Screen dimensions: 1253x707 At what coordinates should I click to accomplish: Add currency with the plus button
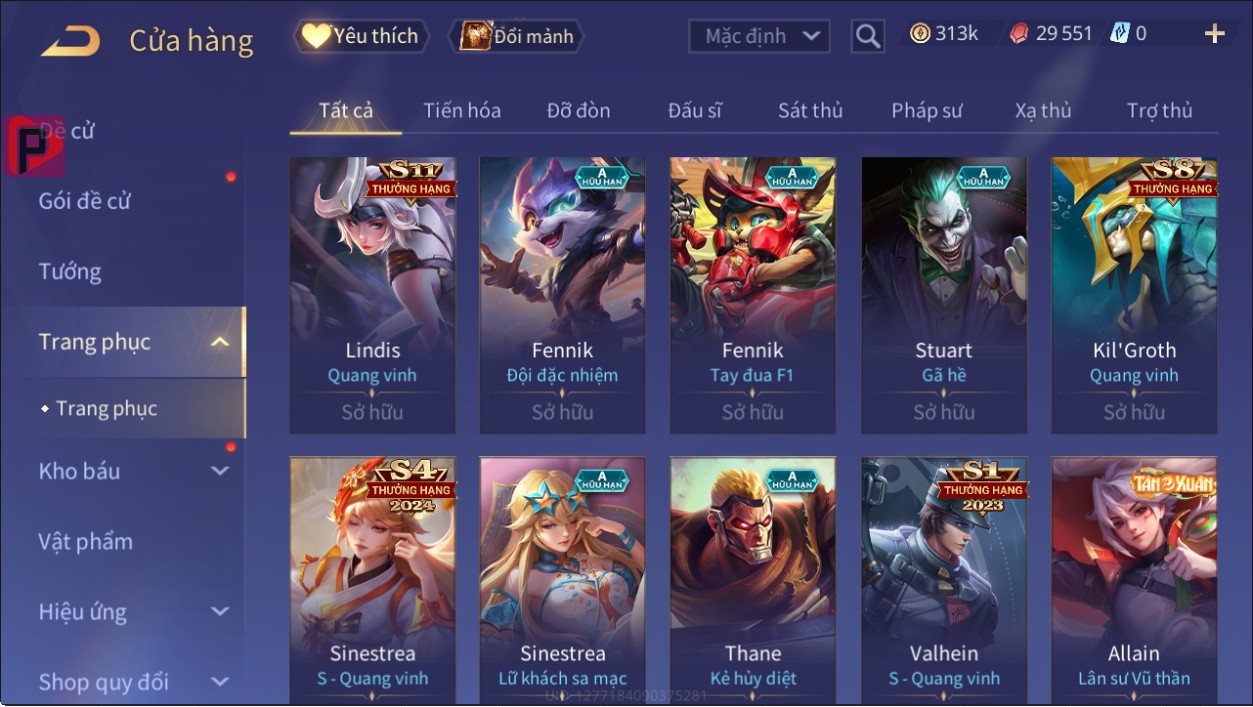coord(1214,35)
